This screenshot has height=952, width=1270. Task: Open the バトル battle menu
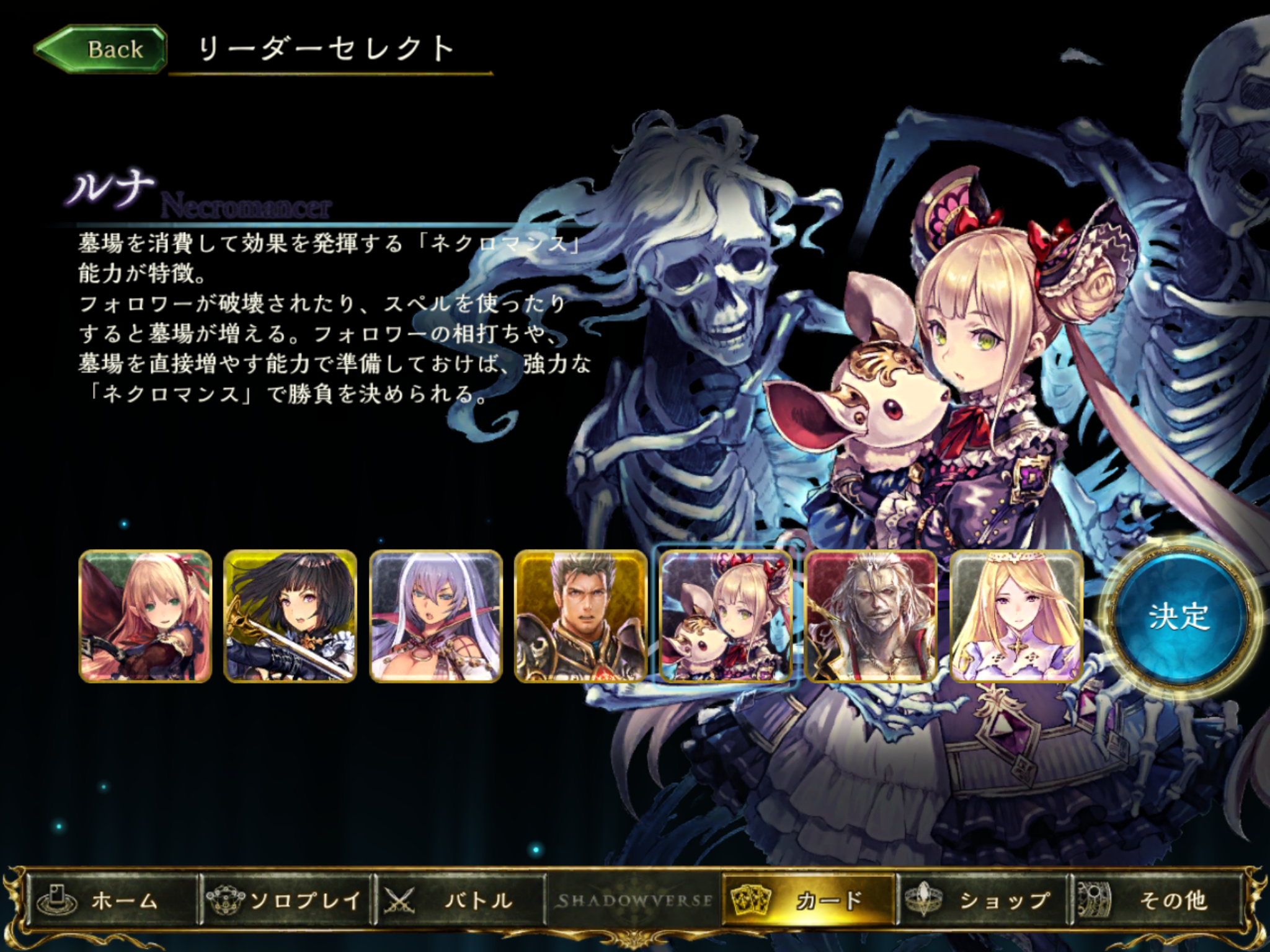pyautogui.click(x=460, y=901)
